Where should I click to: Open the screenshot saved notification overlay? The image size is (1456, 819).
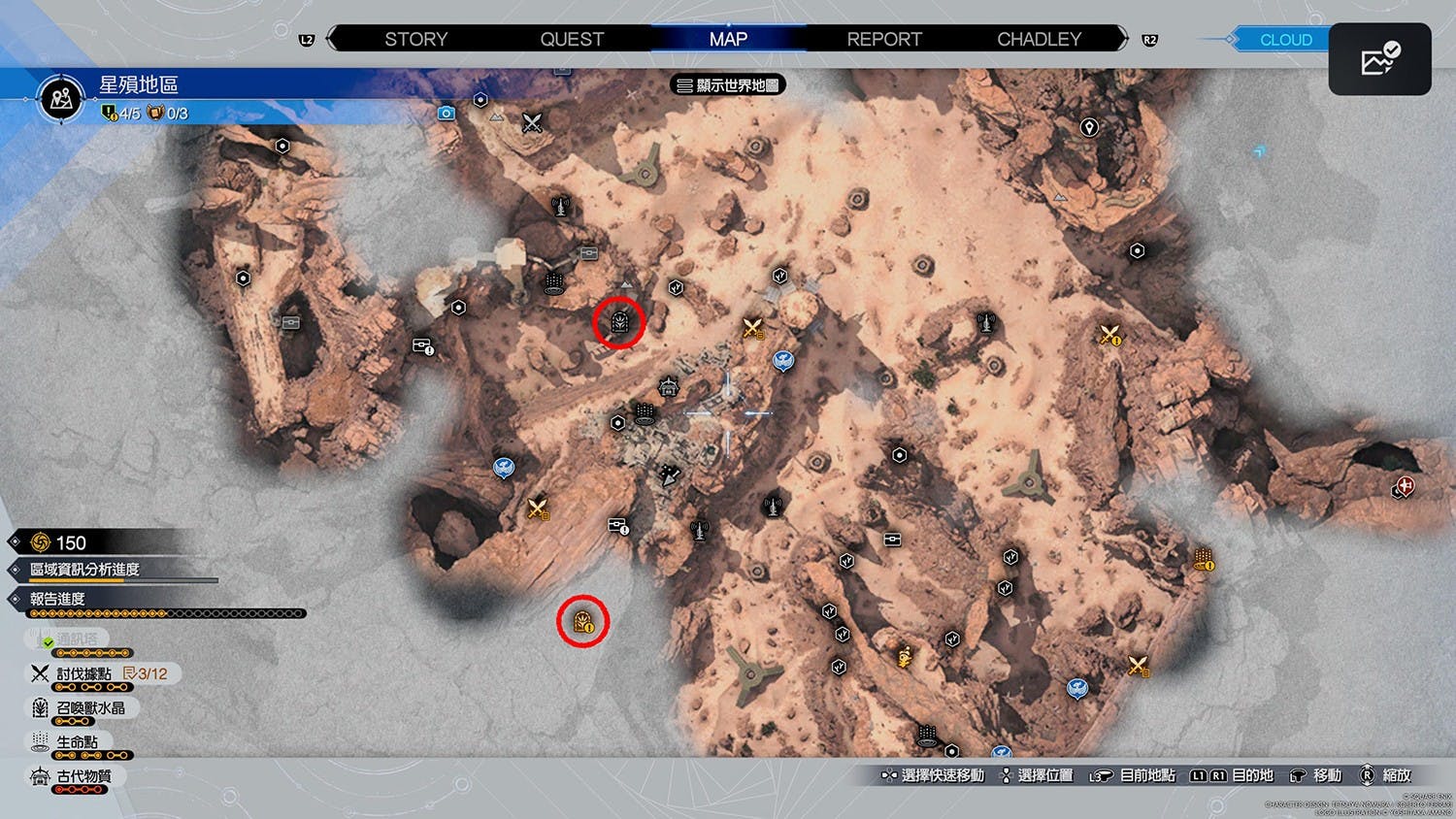[x=1379, y=59]
